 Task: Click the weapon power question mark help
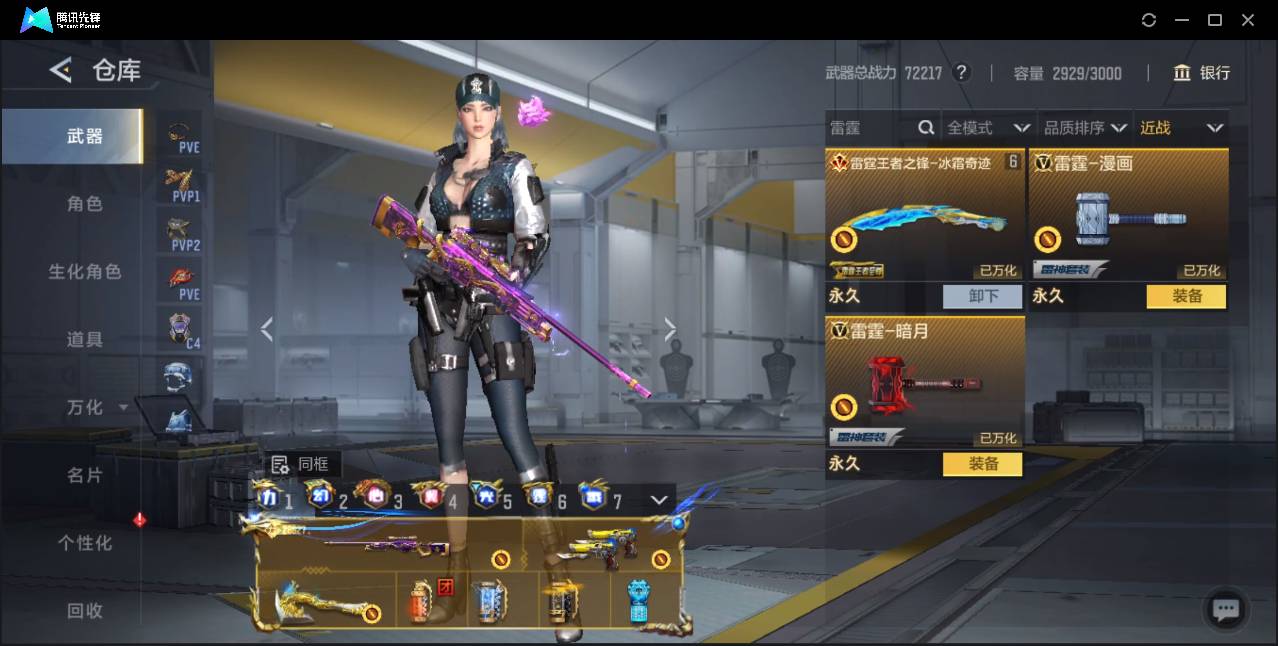961,73
